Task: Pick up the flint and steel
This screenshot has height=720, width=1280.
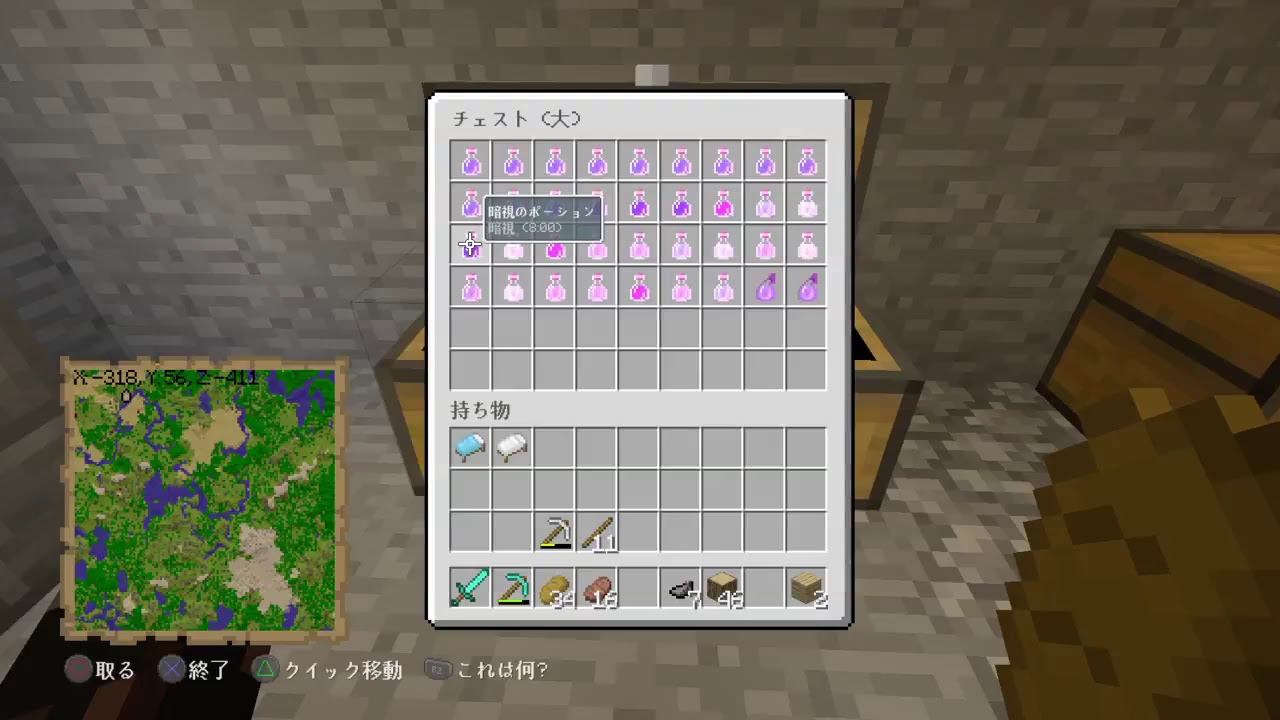Action: 680,588
